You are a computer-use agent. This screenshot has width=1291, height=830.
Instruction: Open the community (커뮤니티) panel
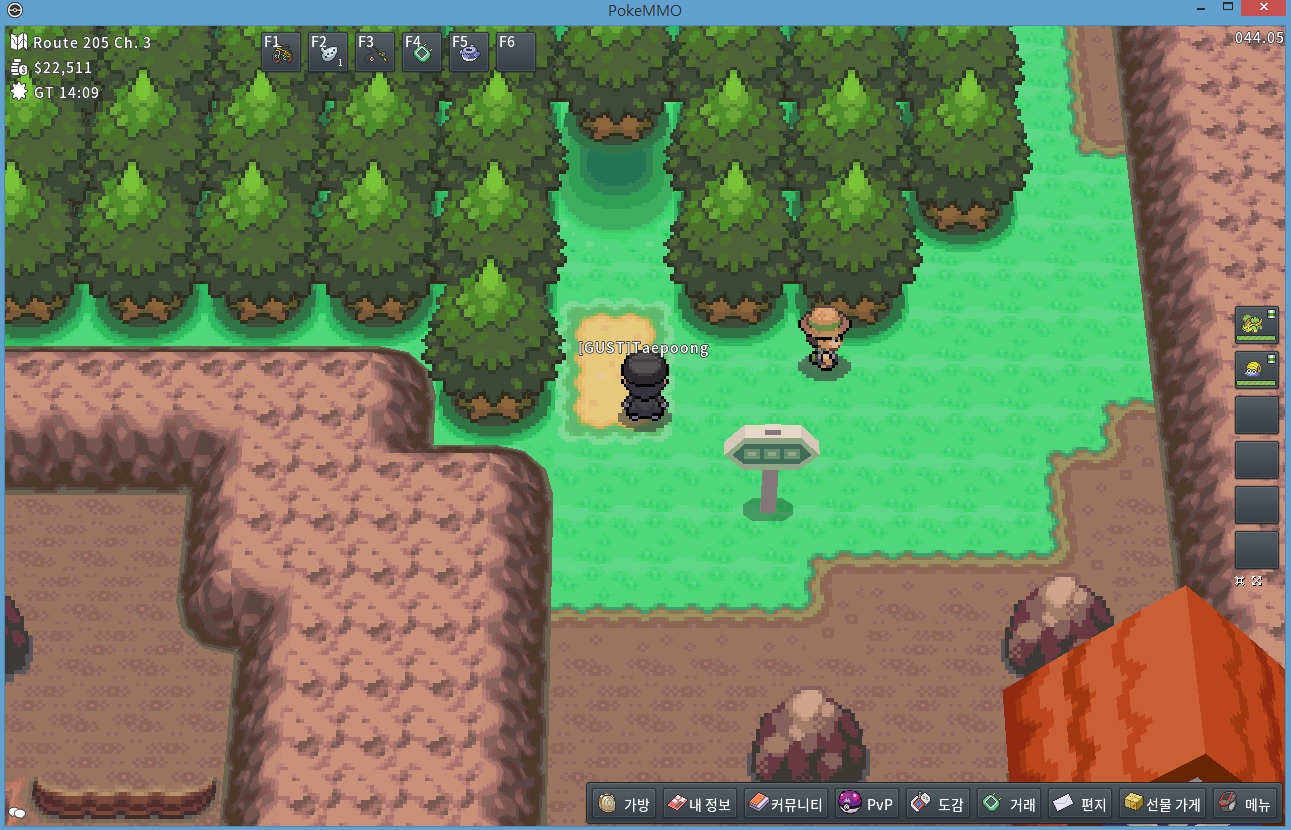click(x=786, y=804)
